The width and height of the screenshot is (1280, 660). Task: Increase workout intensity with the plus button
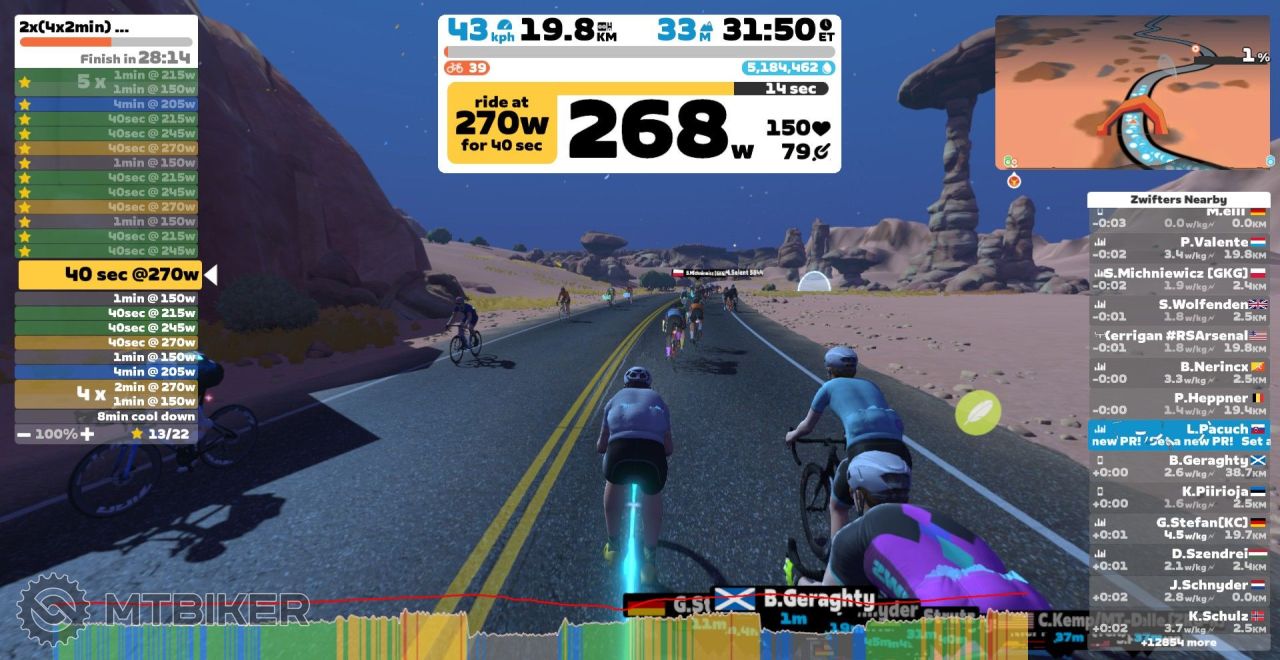(88, 434)
